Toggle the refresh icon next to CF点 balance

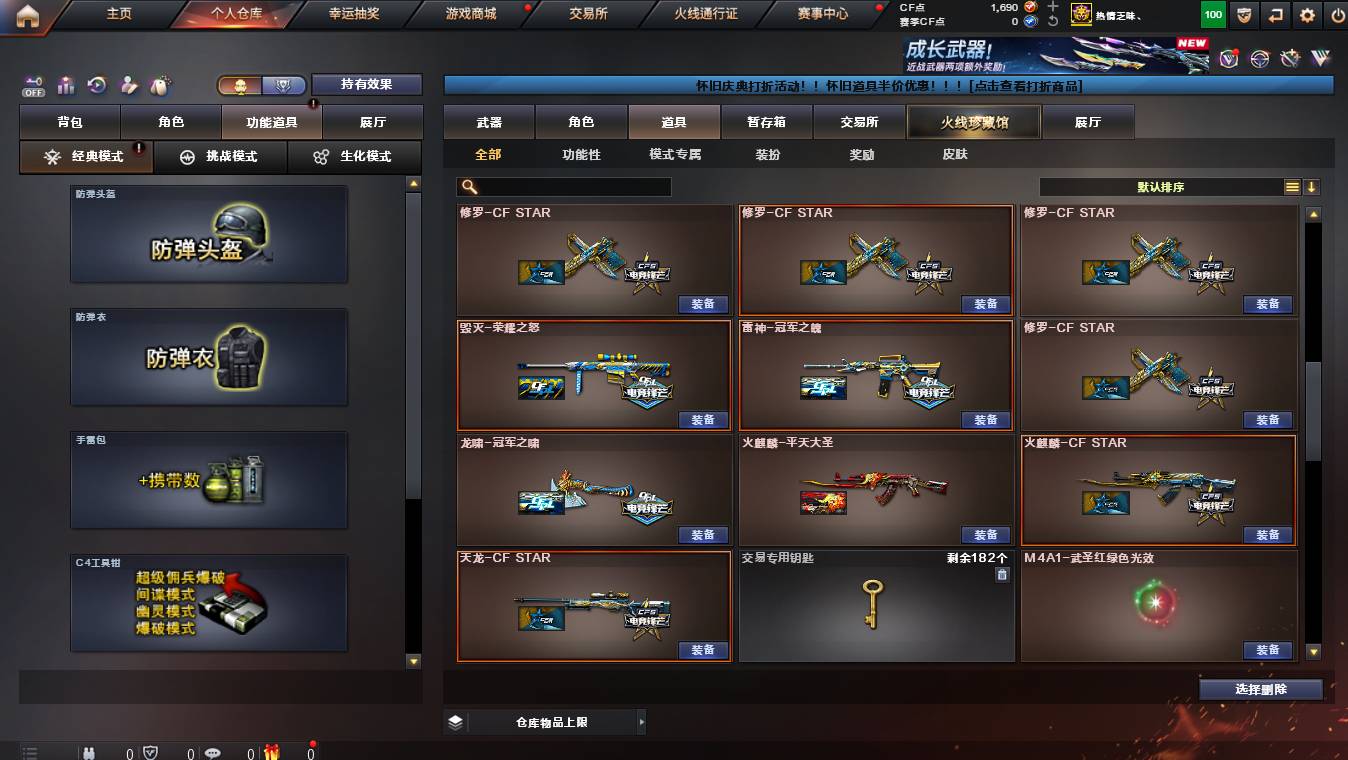(1053, 20)
